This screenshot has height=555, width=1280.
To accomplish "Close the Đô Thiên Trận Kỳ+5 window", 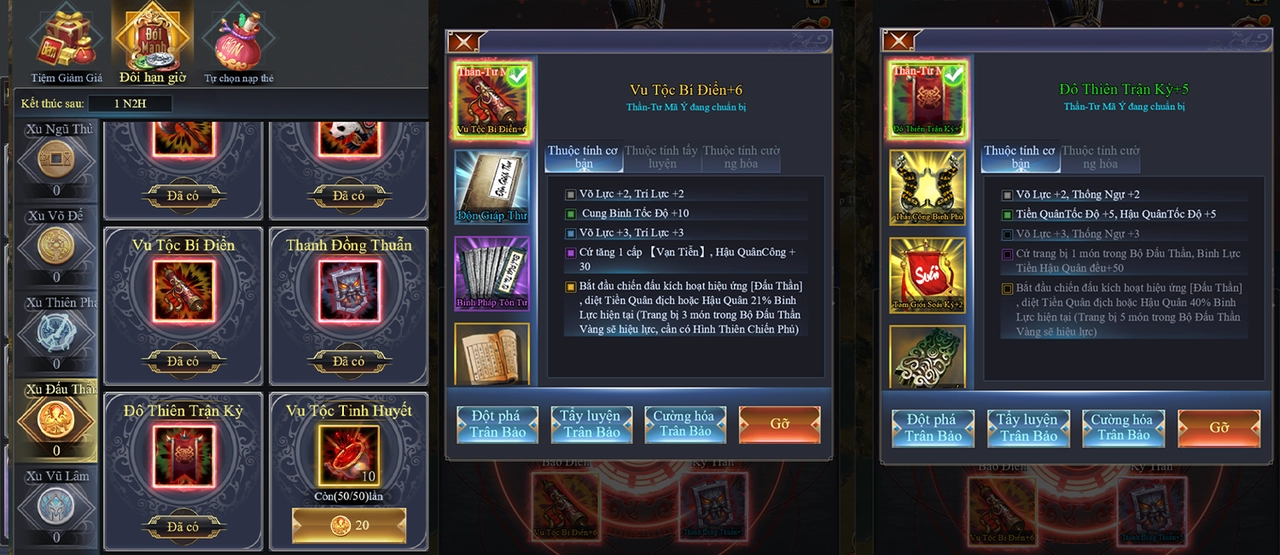I will (x=897, y=41).
